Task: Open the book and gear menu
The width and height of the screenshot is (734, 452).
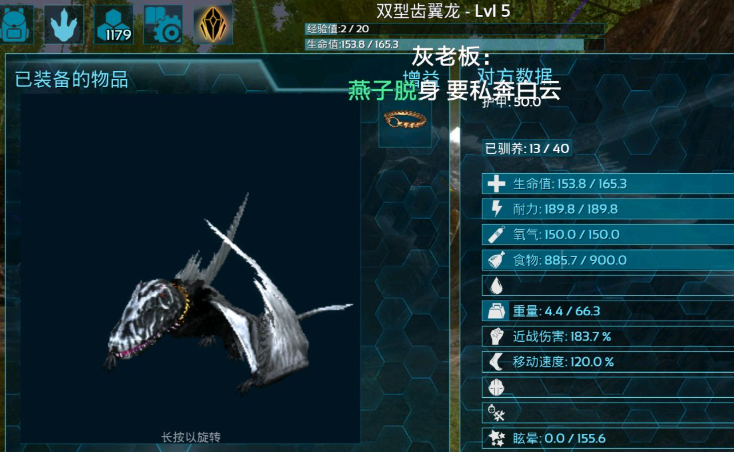Action: 163,24
